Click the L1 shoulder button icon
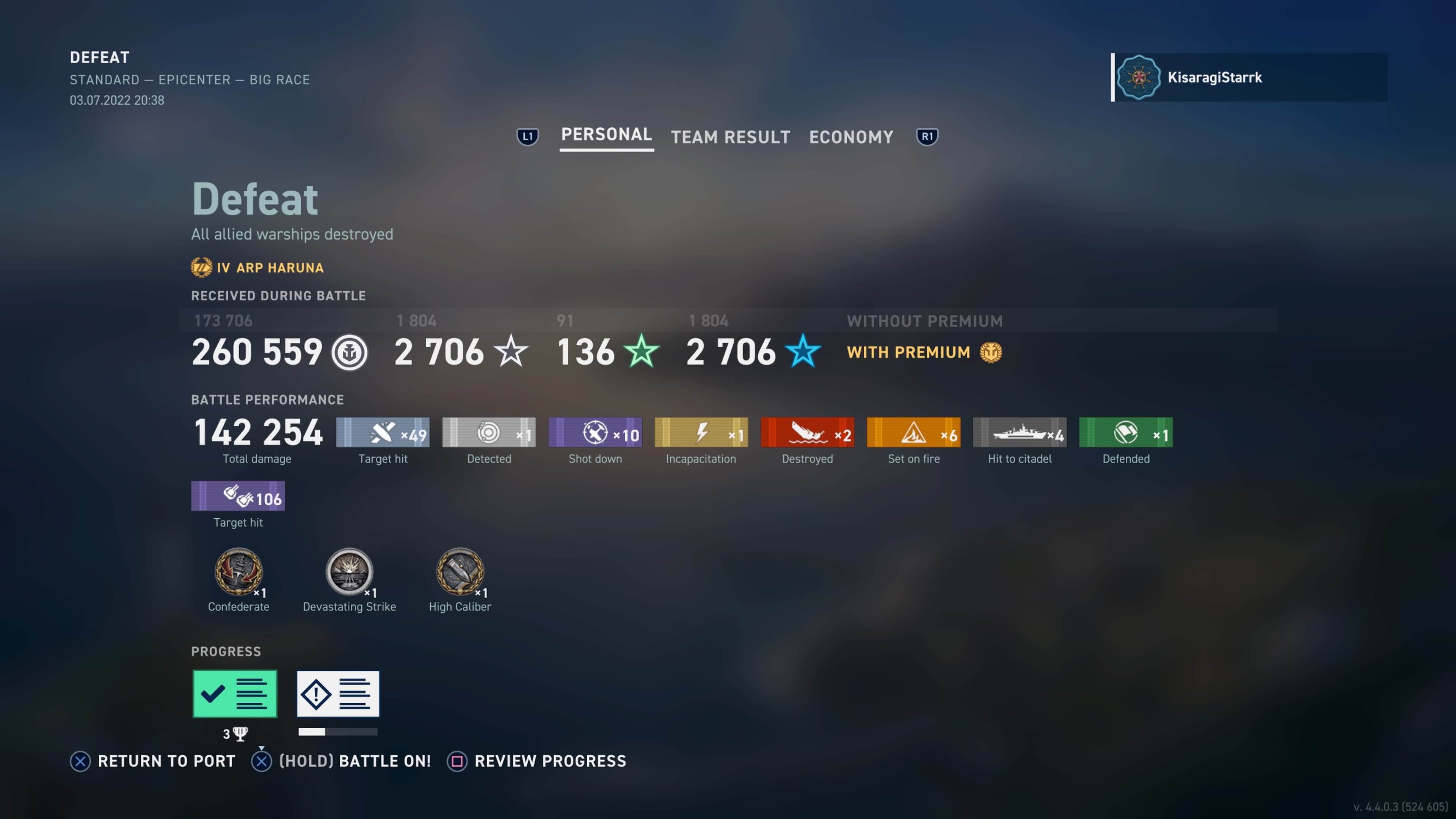 pyautogui.click(x=527, y=136)
